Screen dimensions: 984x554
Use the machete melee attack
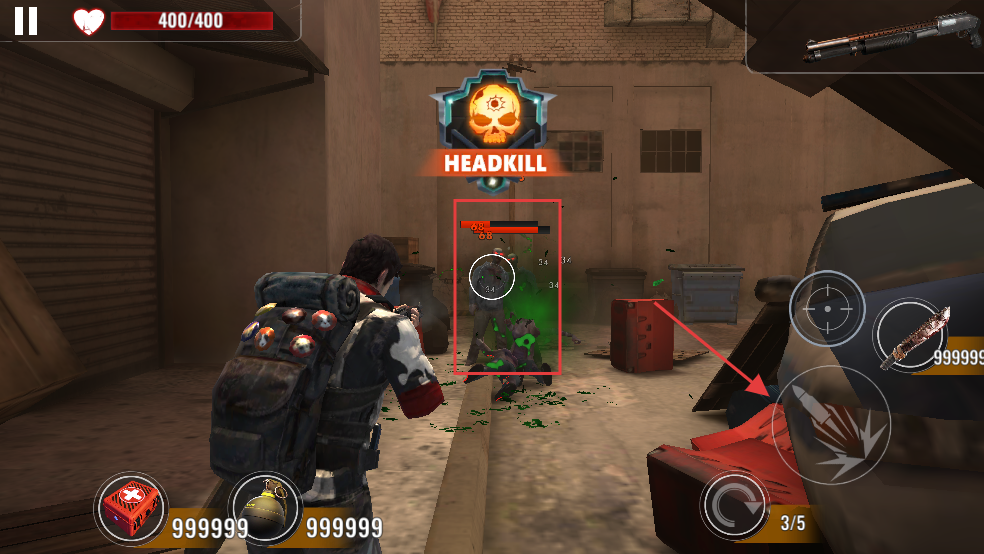(911, 336)
